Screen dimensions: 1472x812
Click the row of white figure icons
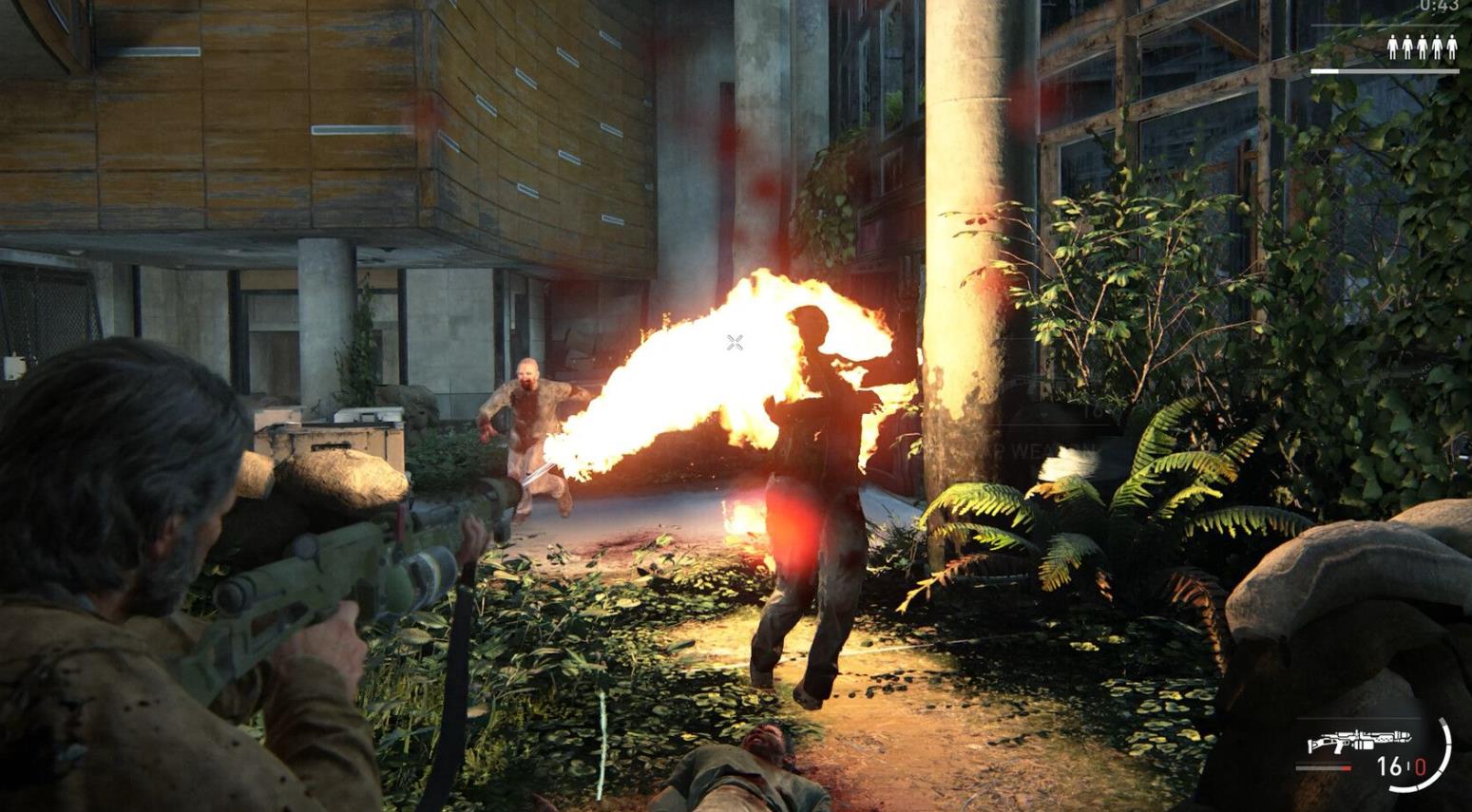1421,47
